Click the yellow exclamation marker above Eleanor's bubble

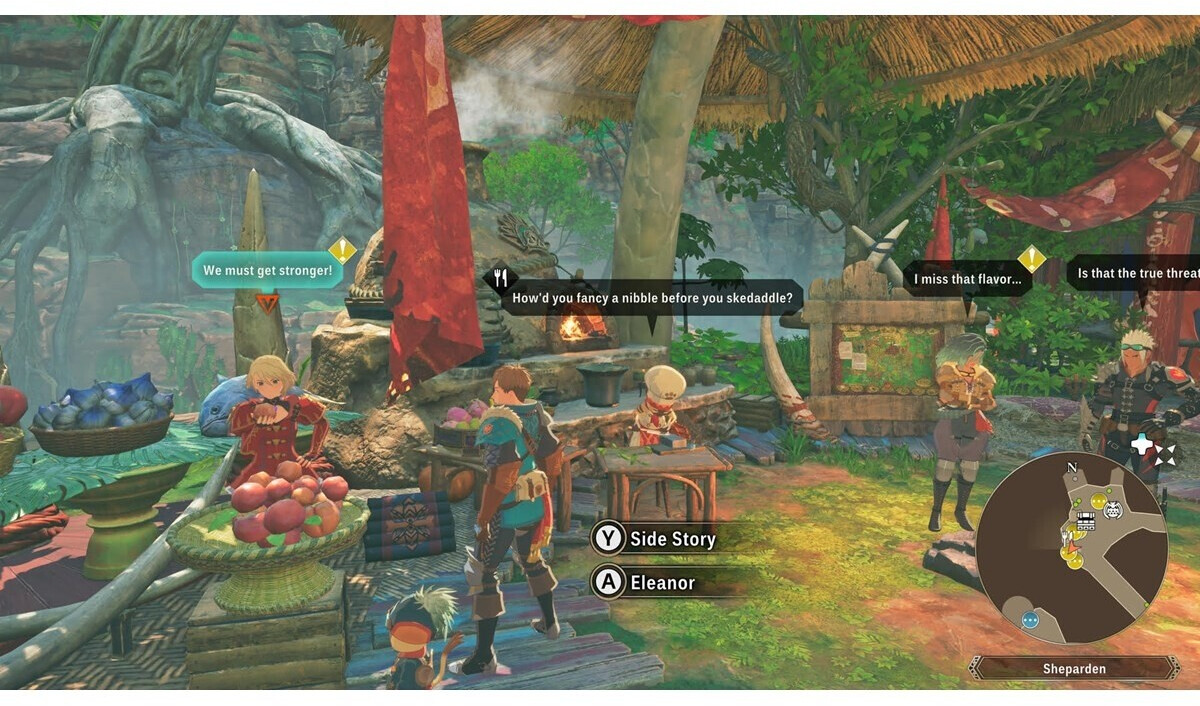[342, 249]
